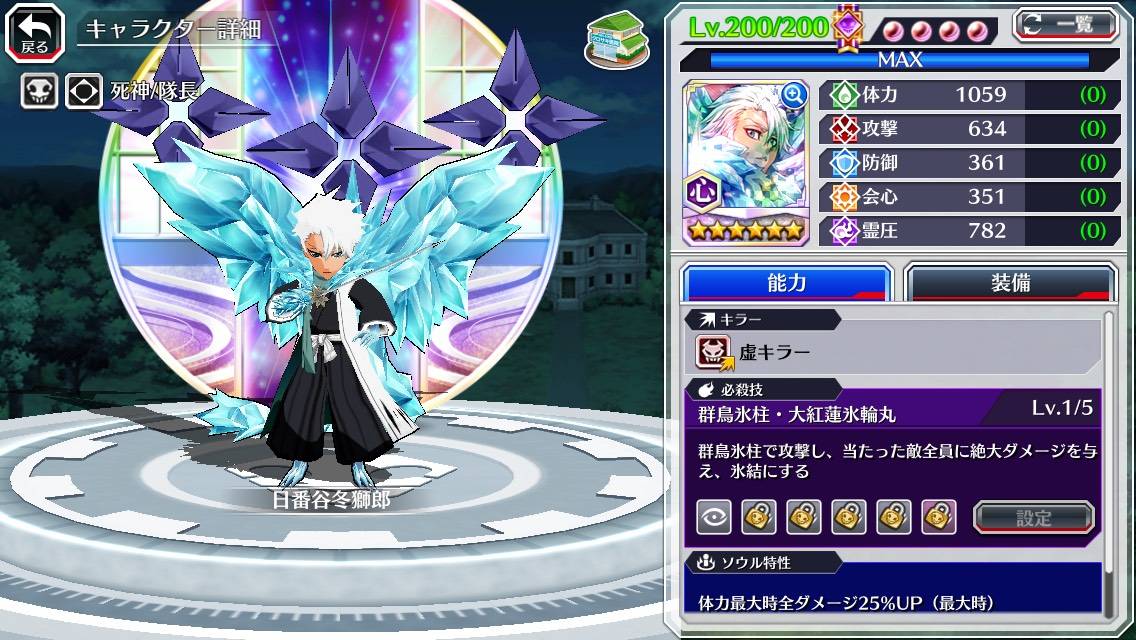Switch to the 装備 equipment tab
The height and width of the screenshot is (640, 1136).
click(x=1010, y=283)
